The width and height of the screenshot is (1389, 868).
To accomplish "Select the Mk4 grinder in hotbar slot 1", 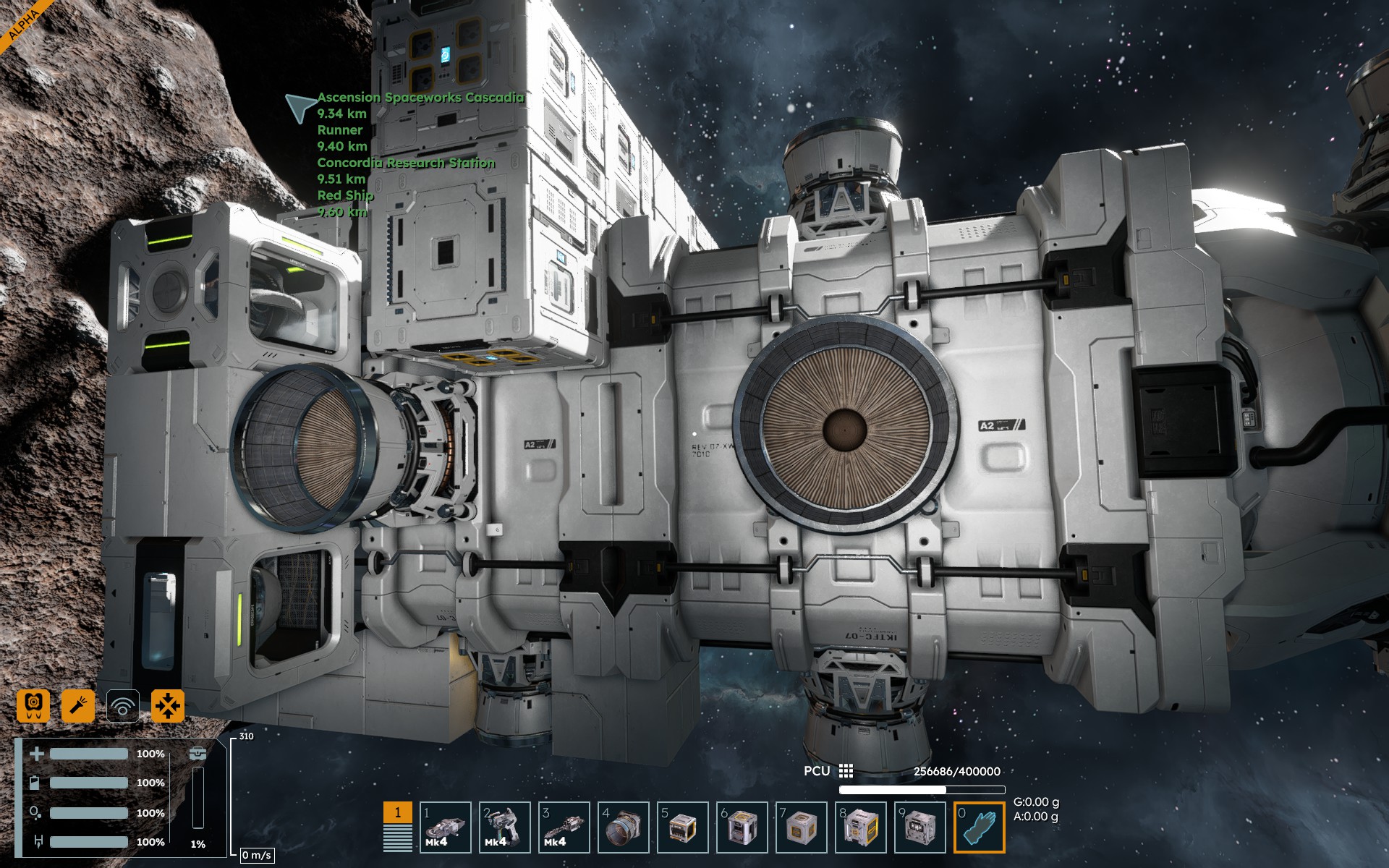I will (445, 827).
